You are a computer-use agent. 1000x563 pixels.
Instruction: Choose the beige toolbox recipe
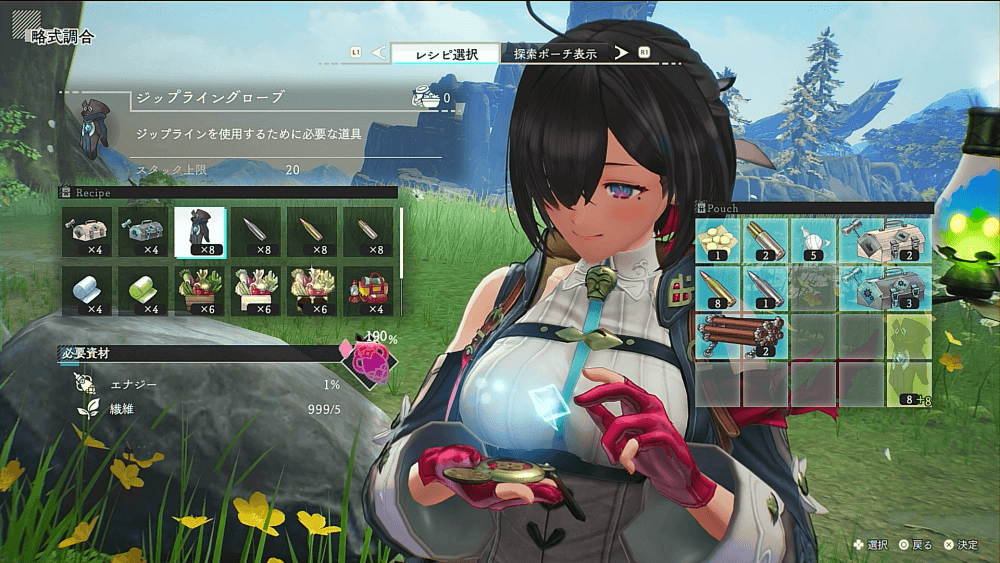pos(87,231)
